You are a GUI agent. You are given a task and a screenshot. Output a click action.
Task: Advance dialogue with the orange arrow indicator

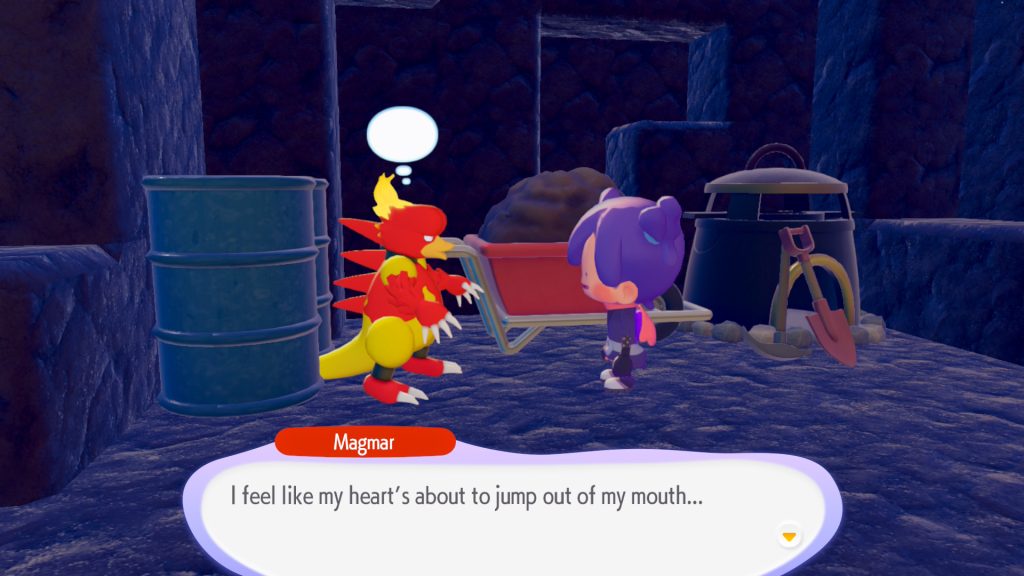(x=789, y=537)
